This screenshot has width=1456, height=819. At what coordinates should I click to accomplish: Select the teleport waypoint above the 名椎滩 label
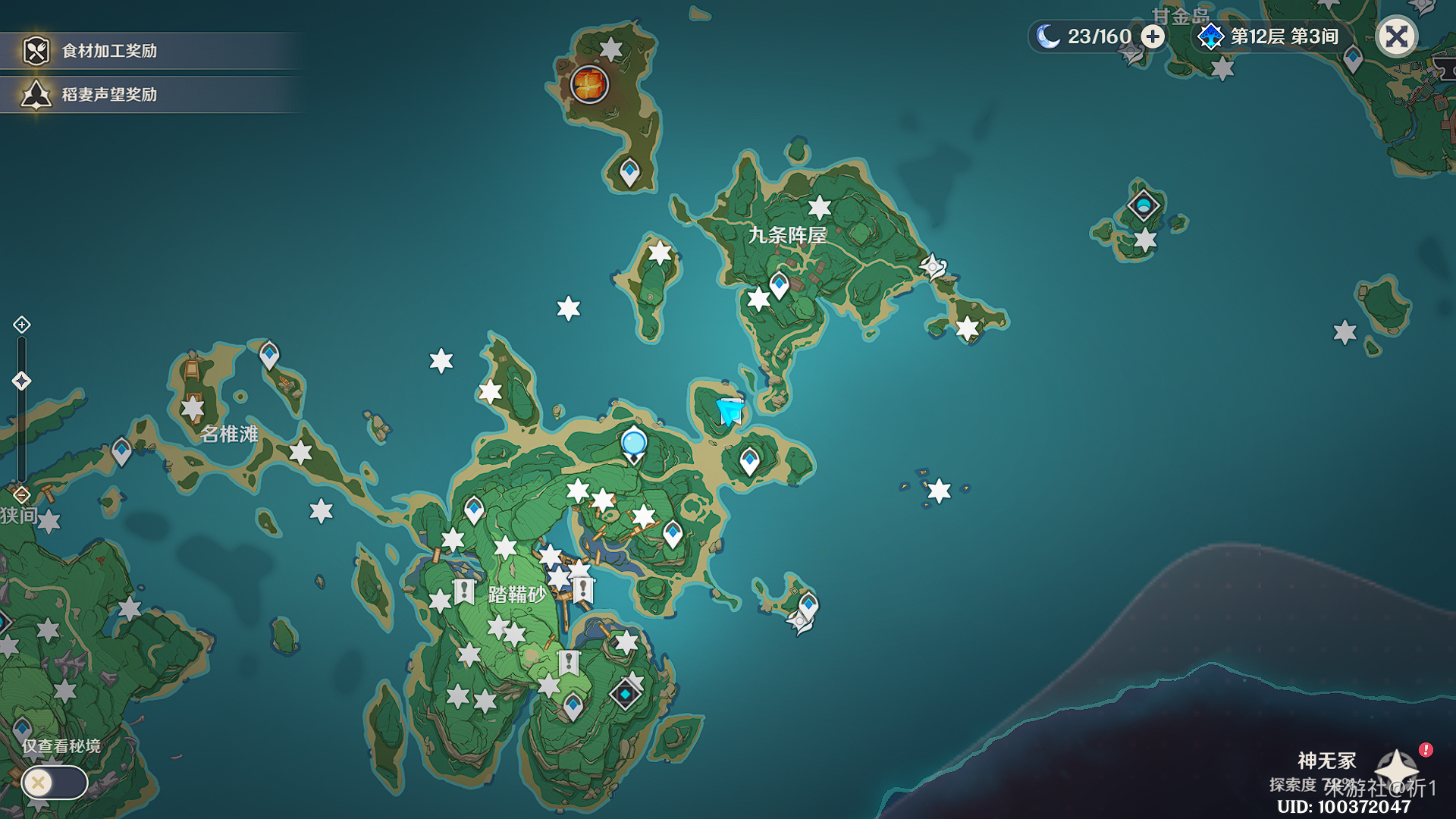click(x=269, y=354)
